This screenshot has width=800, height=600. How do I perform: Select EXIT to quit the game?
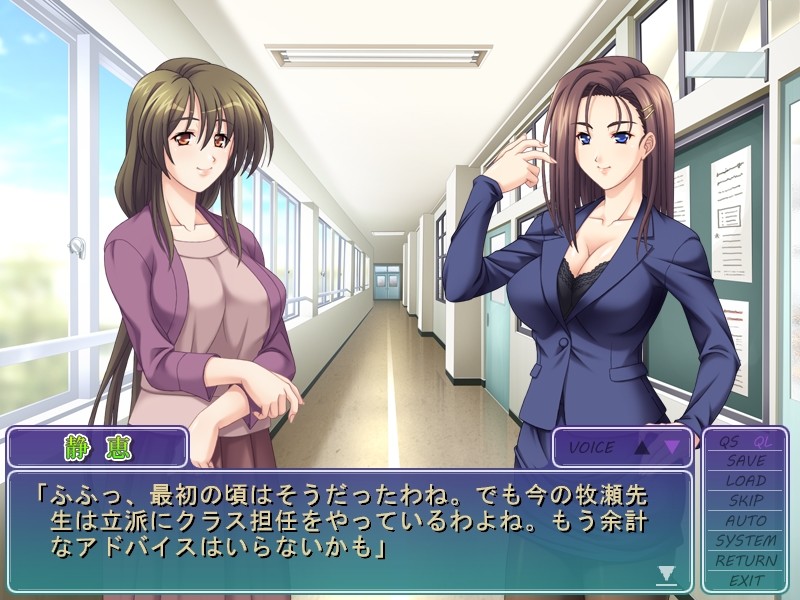pyautogui.click(x=746, y=580)
